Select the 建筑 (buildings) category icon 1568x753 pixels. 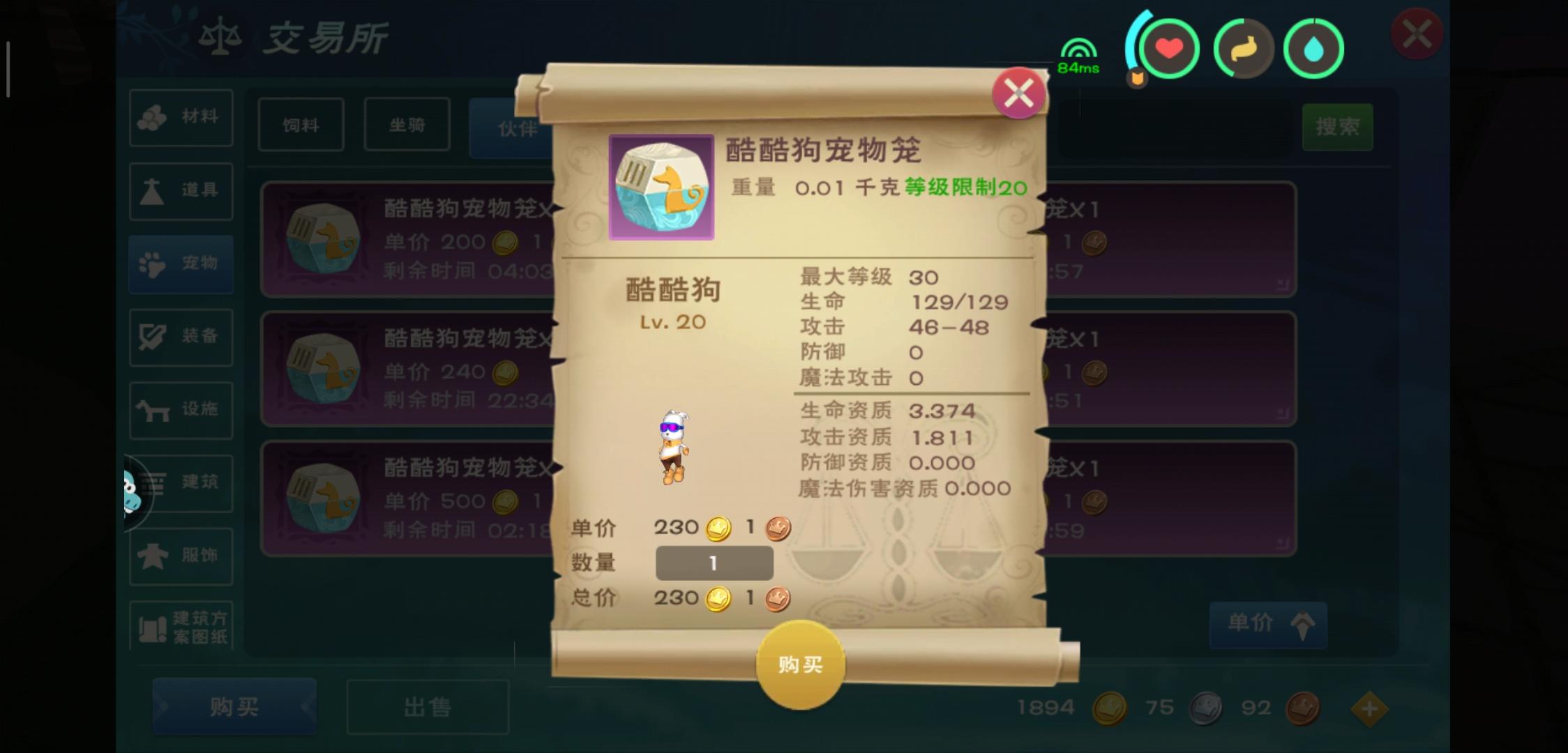pyautogui.click(x=181, y=483)
